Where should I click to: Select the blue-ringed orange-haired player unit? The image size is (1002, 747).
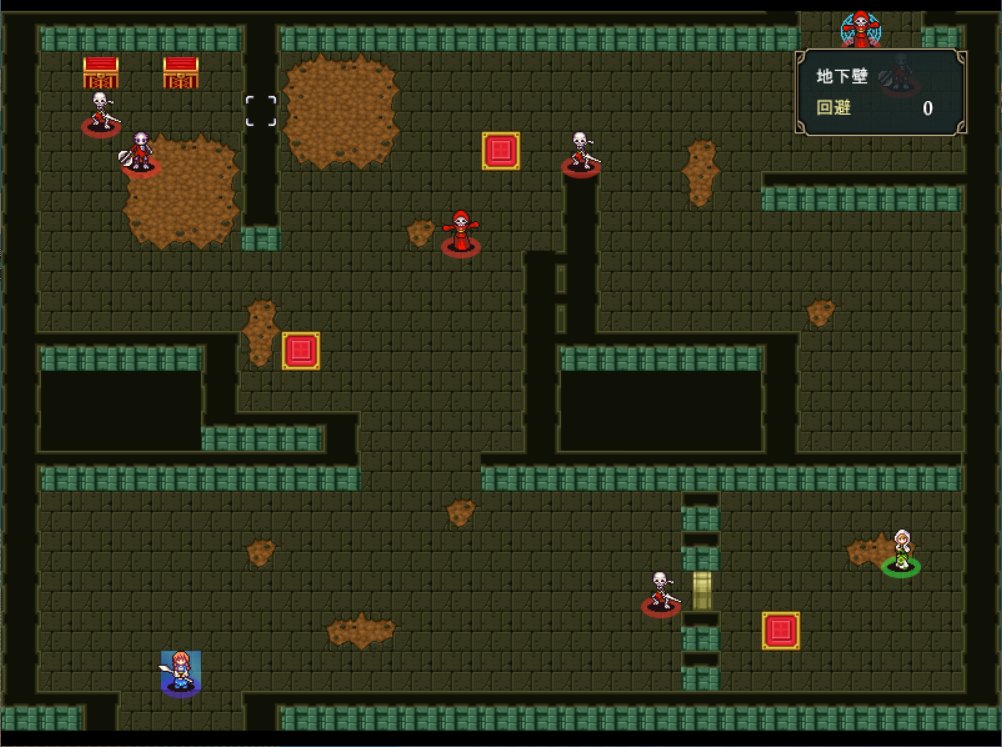tap(180, 671)
